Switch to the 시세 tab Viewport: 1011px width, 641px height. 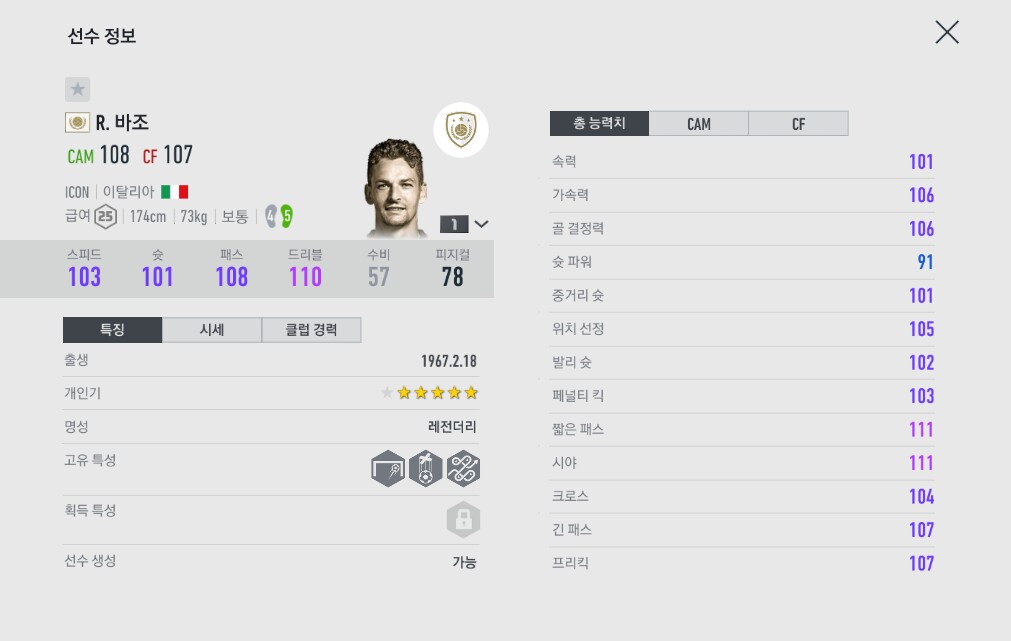[211, 330]
